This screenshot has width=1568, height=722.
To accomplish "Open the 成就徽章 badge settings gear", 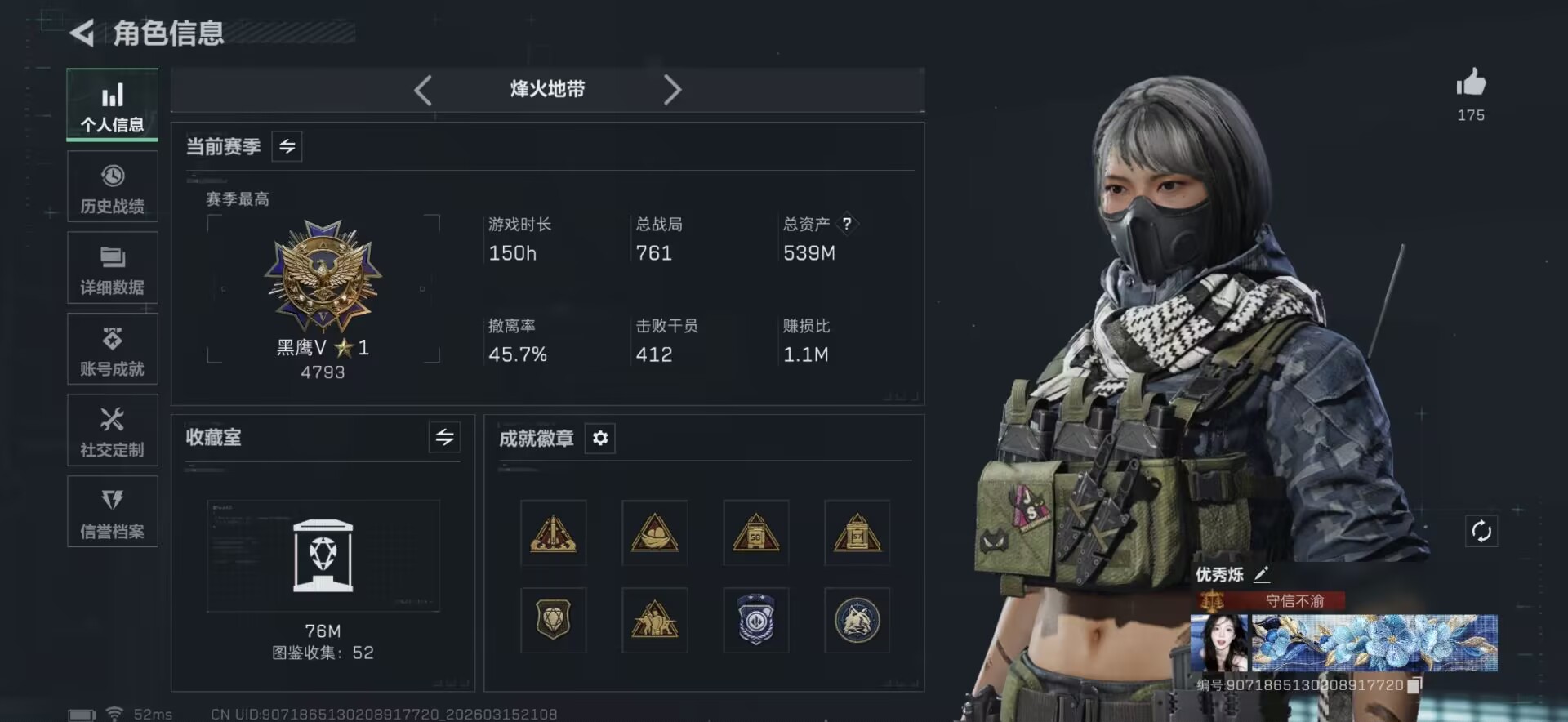I will (x=601, y=439).
